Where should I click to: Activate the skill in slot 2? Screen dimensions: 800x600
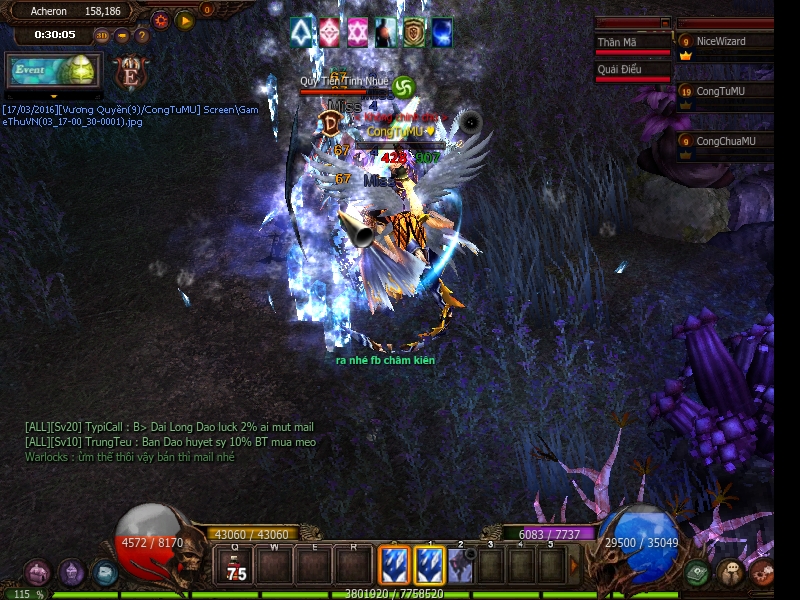pos(460,567)
